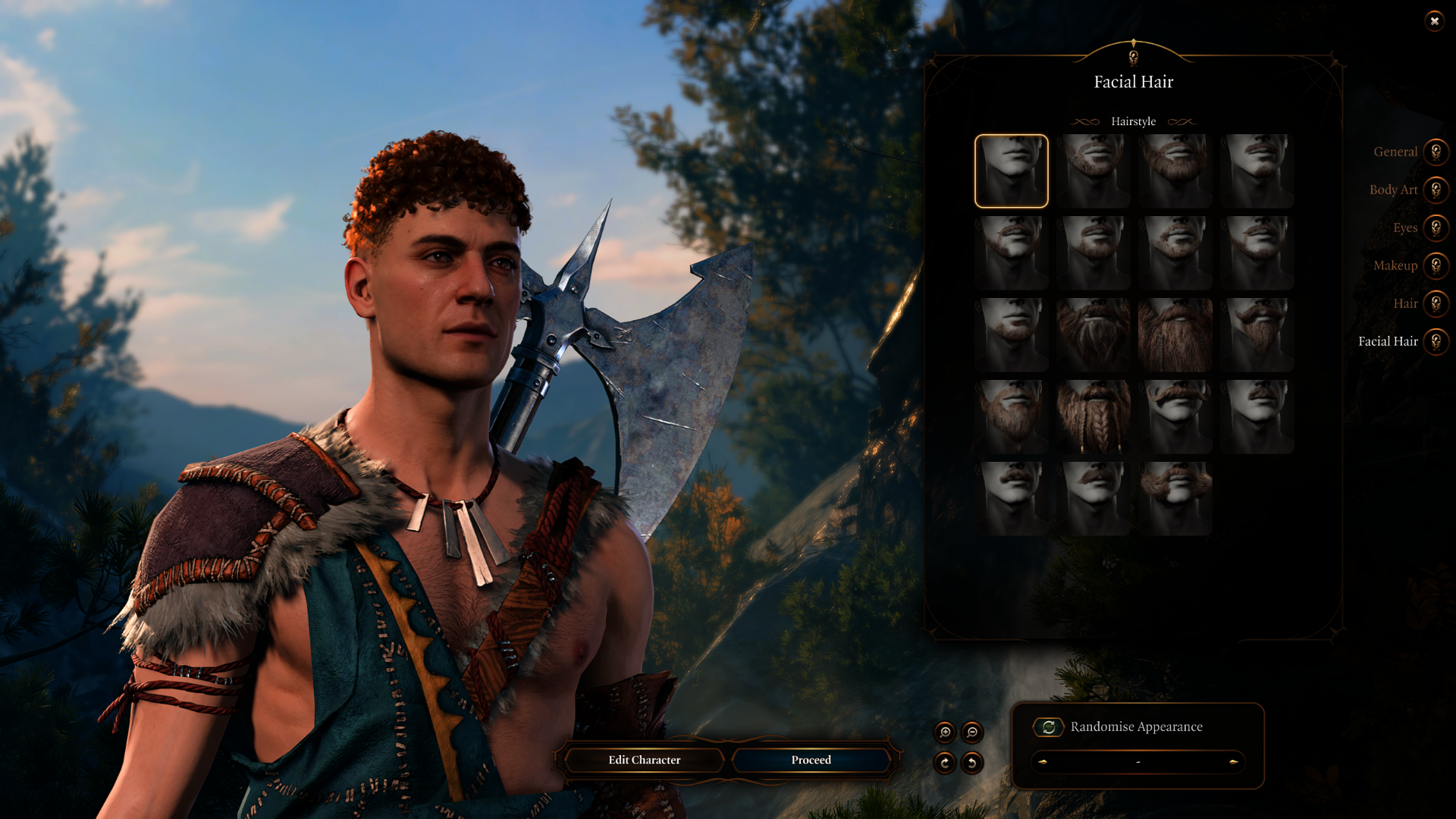Image resolution: width=1456 pixels, height=819 pixels.
Task: Proceed to the next step
Action: (811, 760)
